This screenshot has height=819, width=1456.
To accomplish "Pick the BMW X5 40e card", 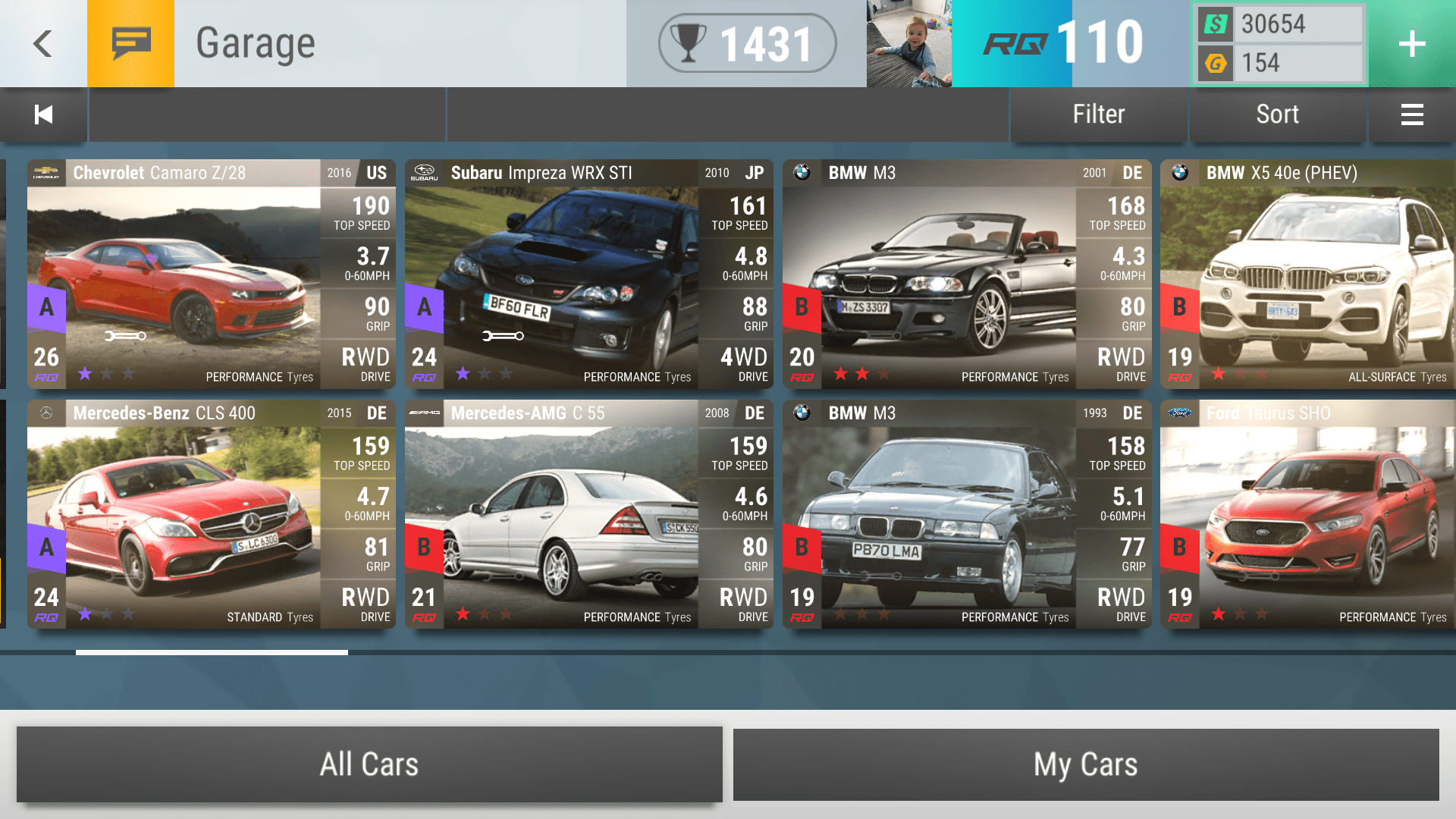I will pos(1307,274).
